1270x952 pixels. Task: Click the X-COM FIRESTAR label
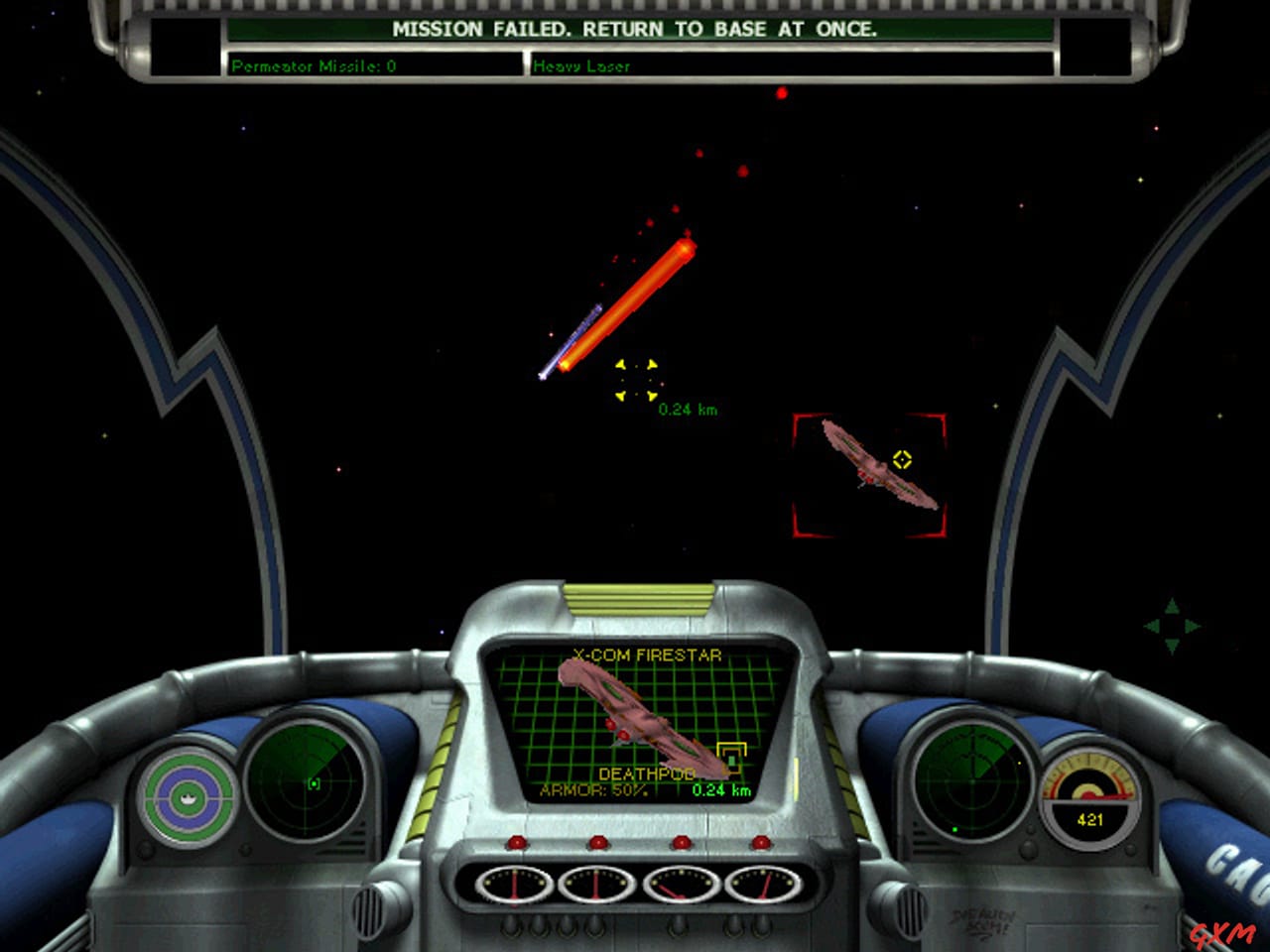(x=645, y=655)
